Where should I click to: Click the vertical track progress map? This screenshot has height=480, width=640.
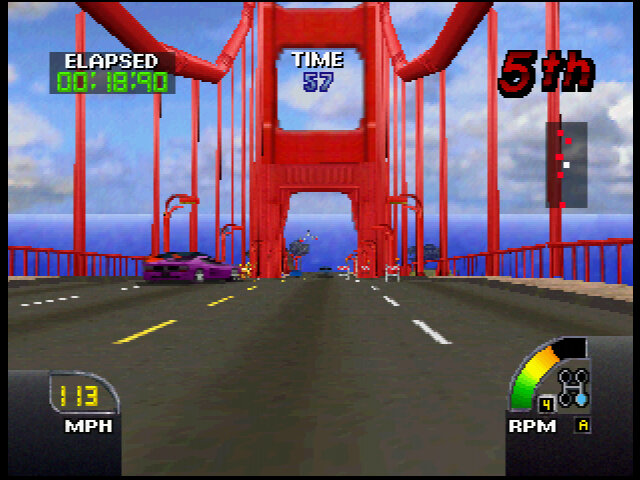[x=565, y=164]
